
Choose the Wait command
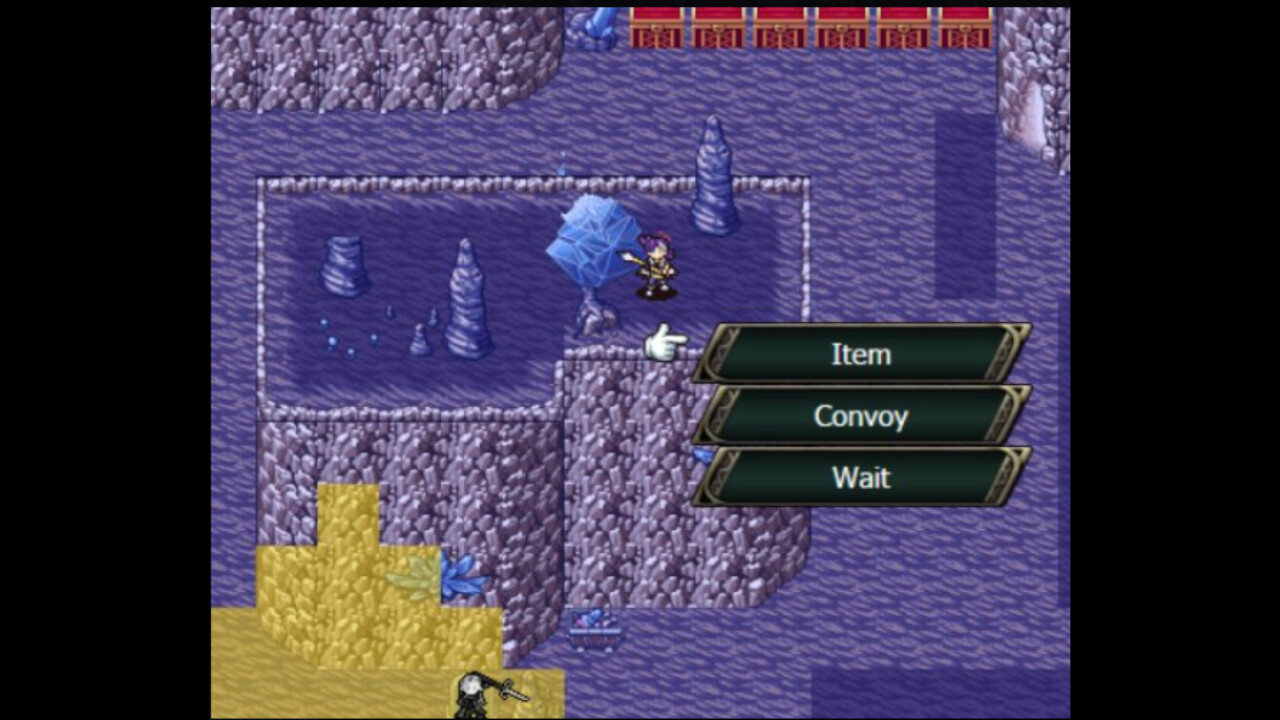[x=860, y=478]
